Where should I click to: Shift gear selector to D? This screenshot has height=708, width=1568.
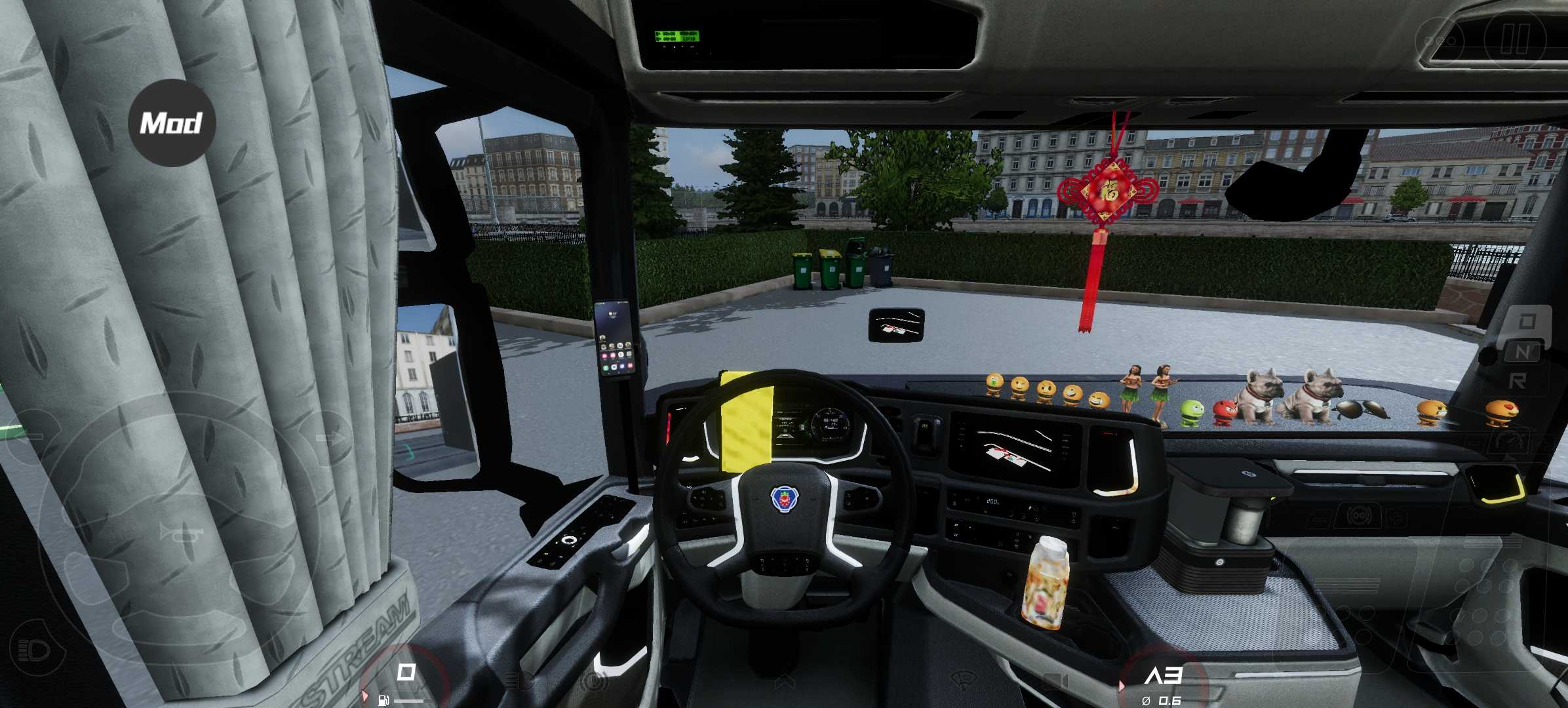1527,321
